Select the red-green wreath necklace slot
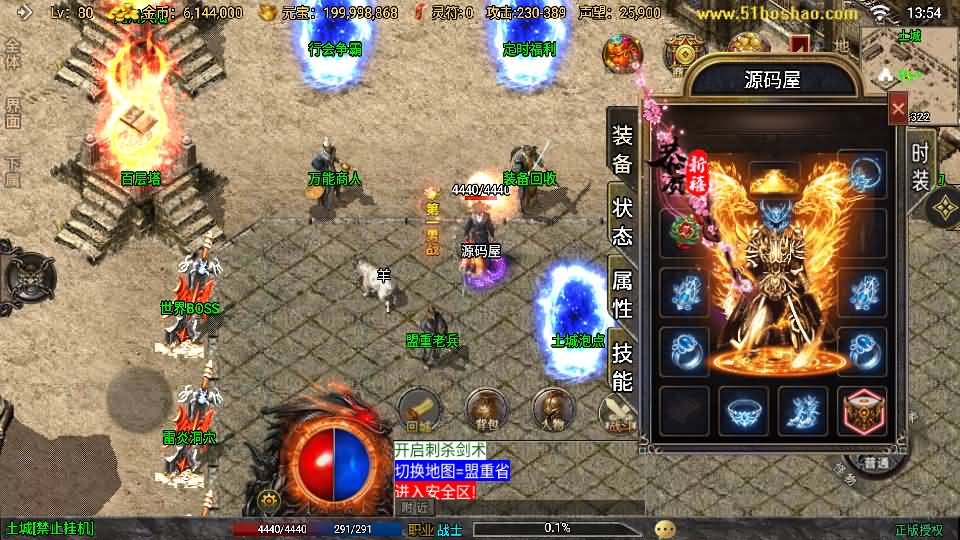960x540 pixels. (685, 230)
